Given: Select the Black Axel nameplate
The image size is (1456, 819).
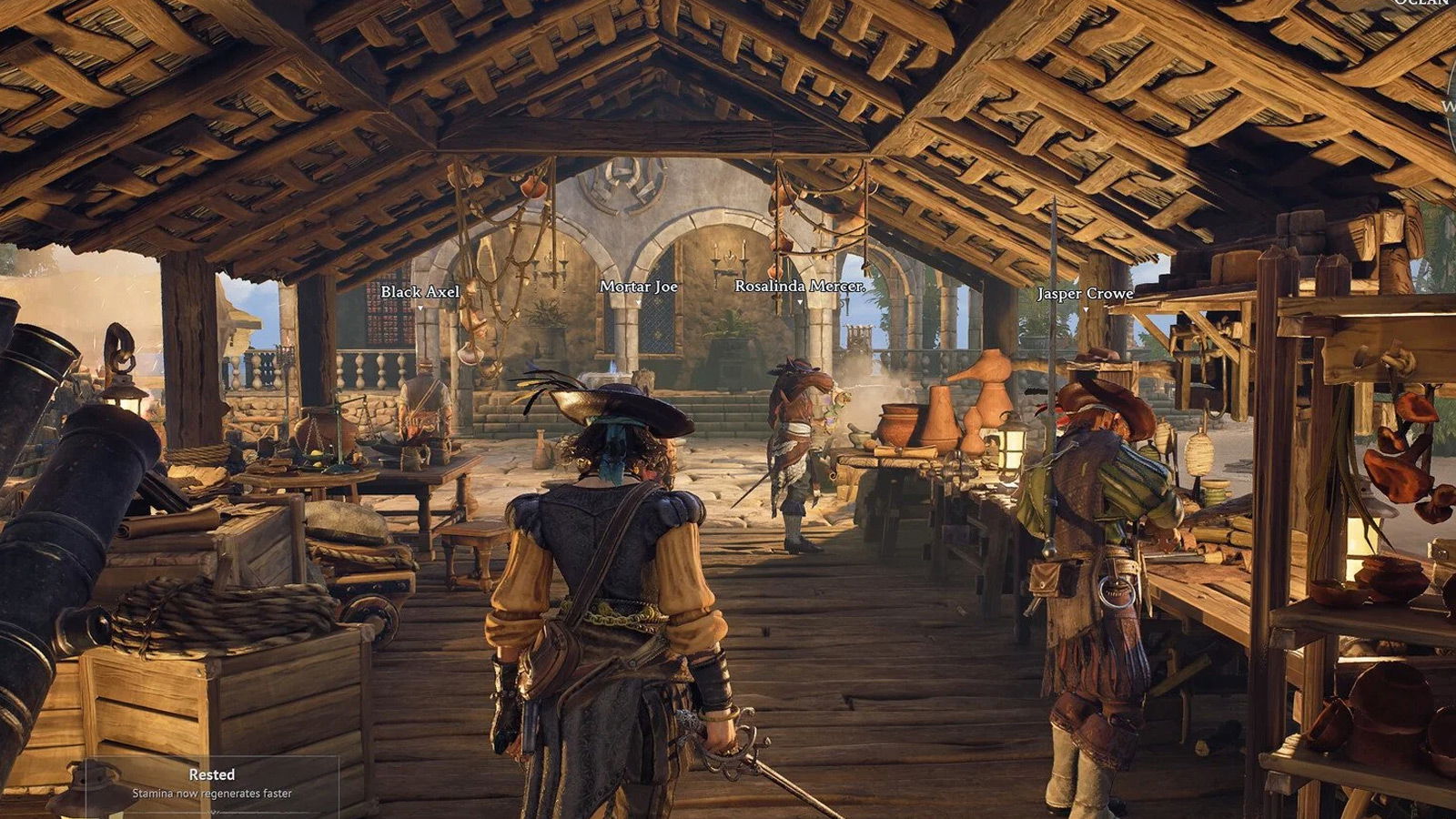Looking at the screenshot, I should pos(420,292).
